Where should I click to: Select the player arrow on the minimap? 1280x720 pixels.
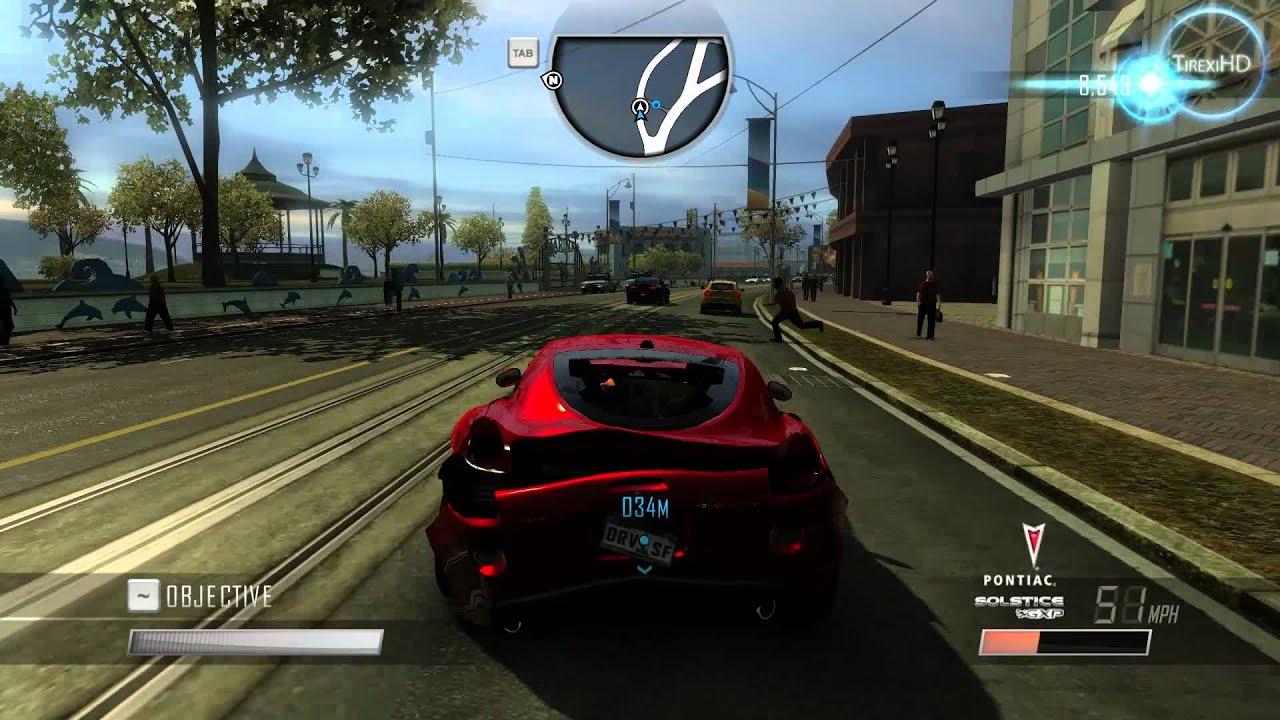pos(640,107)
